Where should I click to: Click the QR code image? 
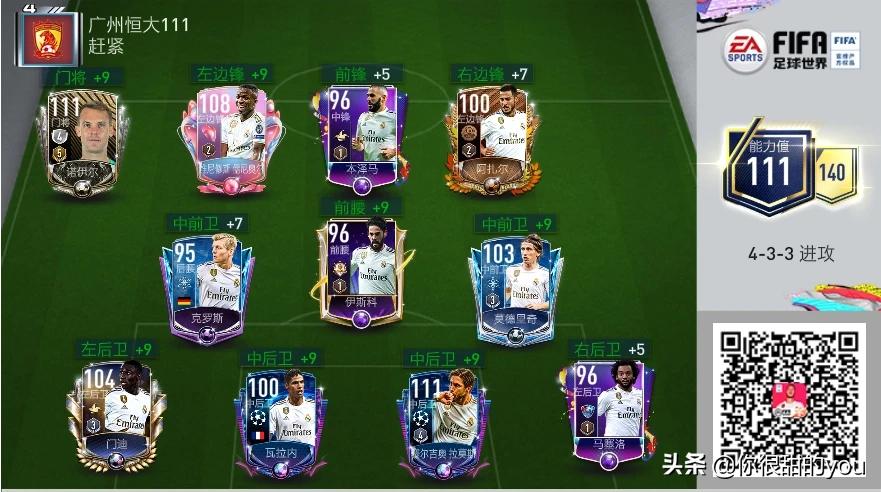[789, 397]
